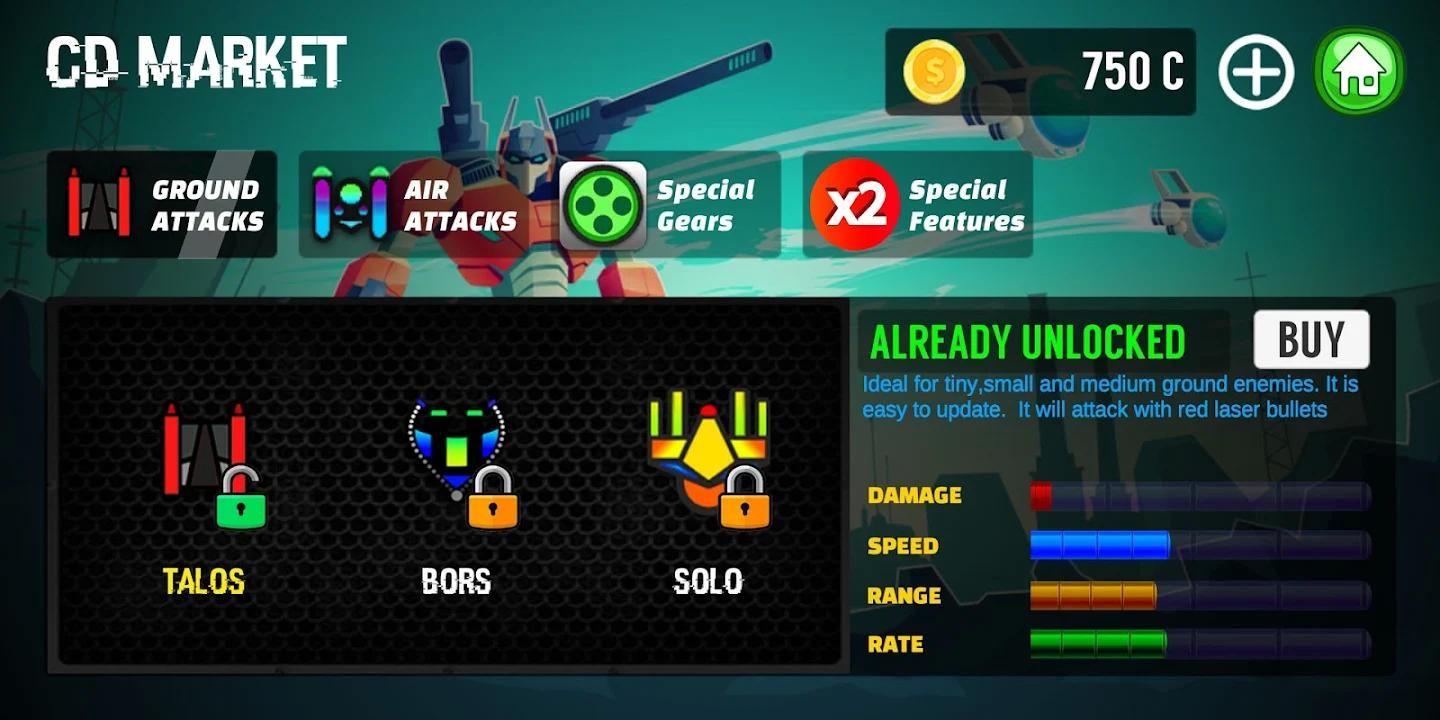Screen dimensions: 1440x720
Task: Add more coins with the plus button
Action: 1256,72
